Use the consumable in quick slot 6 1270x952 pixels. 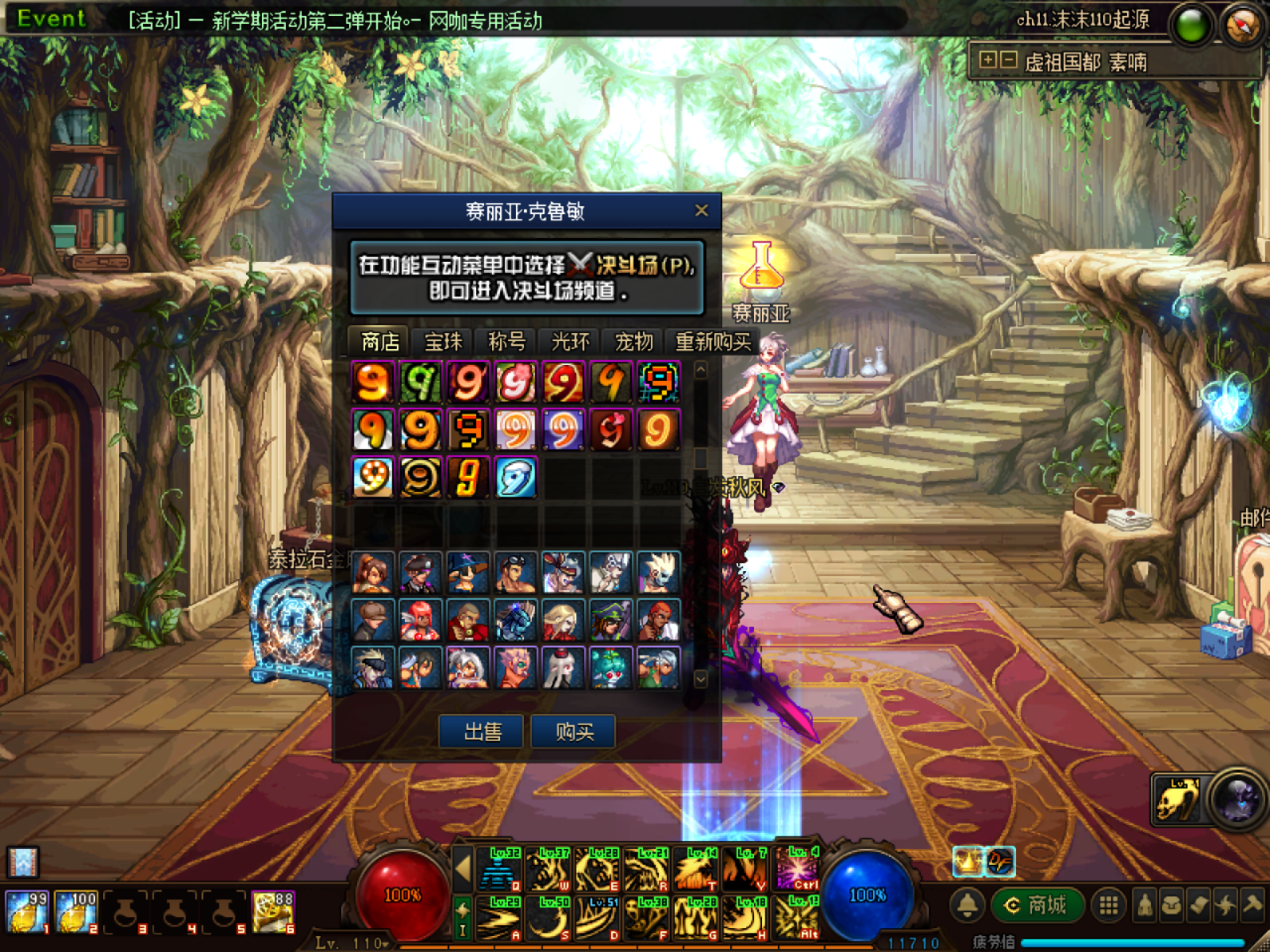click(272, 911)
